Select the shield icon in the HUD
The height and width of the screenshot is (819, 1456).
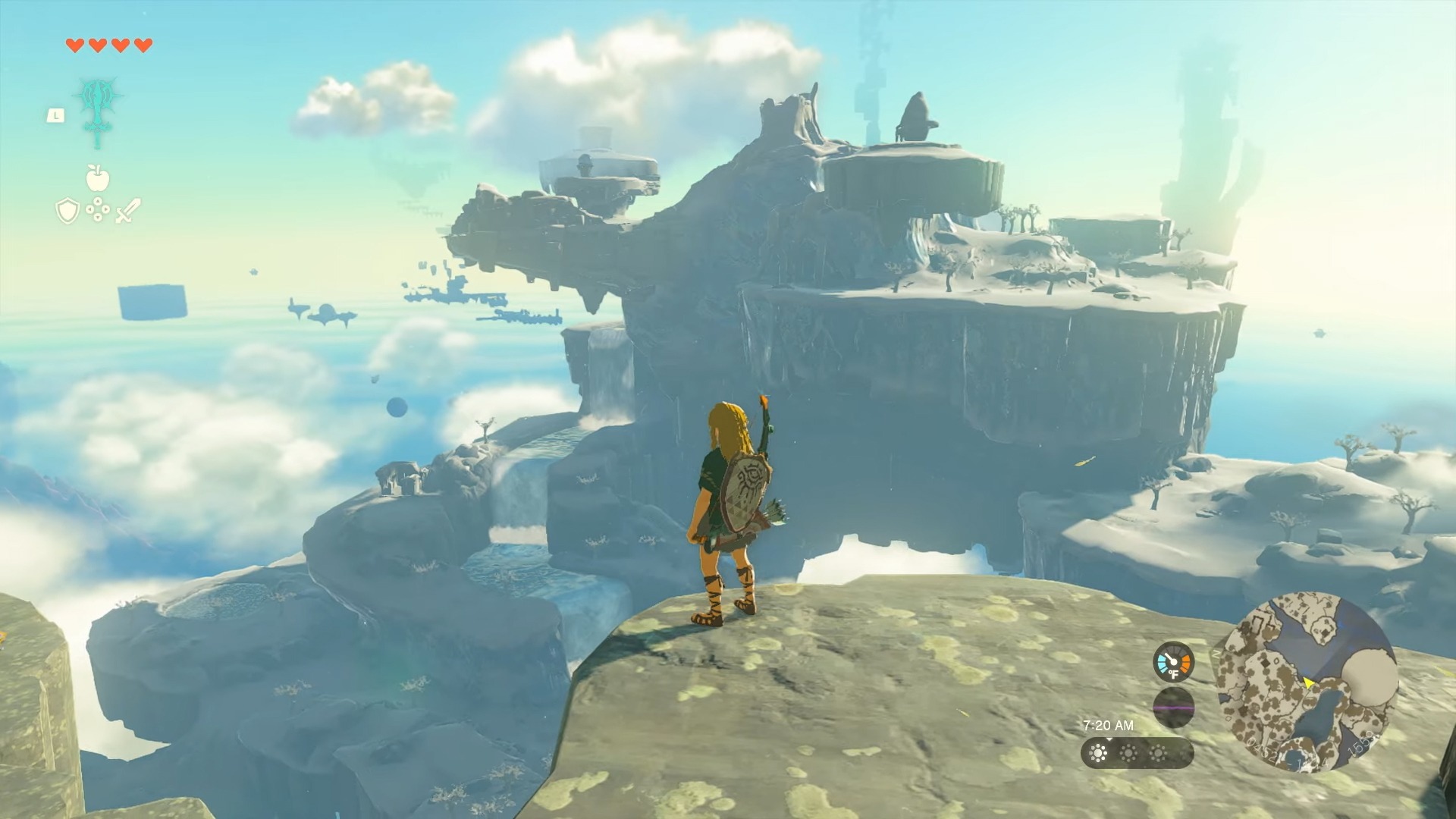pos(67,210)
